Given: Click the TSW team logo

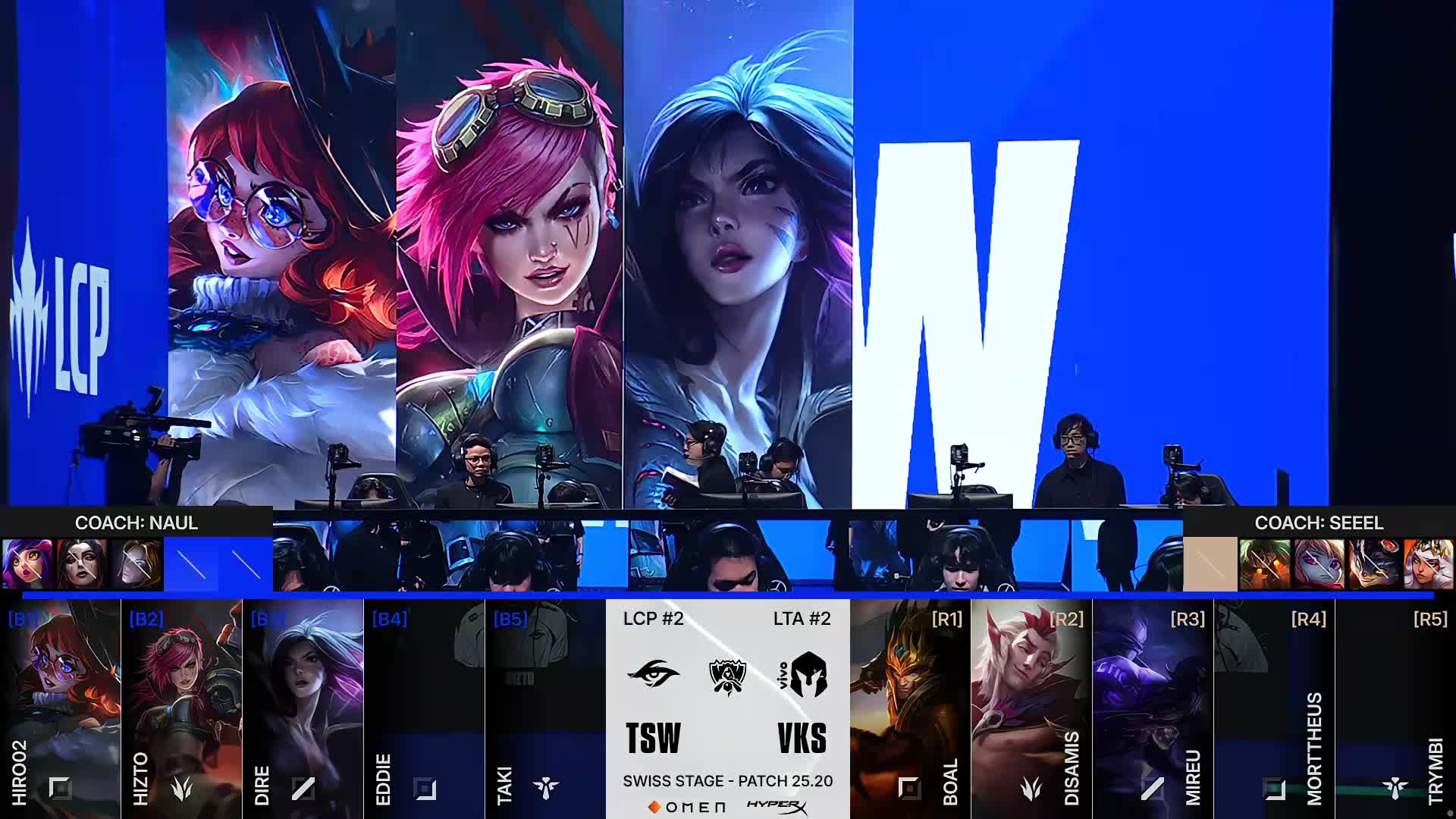Looking at the screenshot, I should point(653,673).
